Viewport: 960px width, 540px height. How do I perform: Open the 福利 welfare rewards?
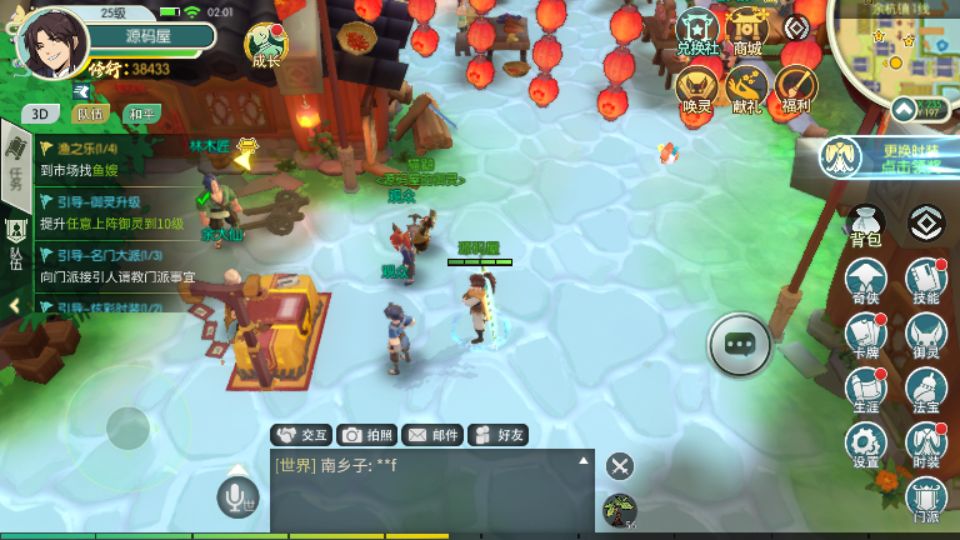(x=795, y=88)
